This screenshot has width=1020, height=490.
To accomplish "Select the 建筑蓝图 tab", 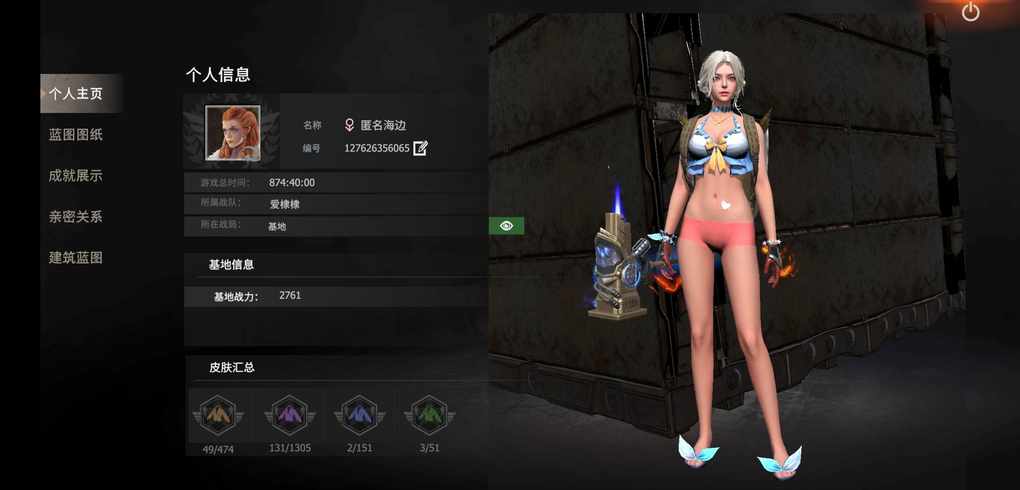I will (x=76, y=258).
